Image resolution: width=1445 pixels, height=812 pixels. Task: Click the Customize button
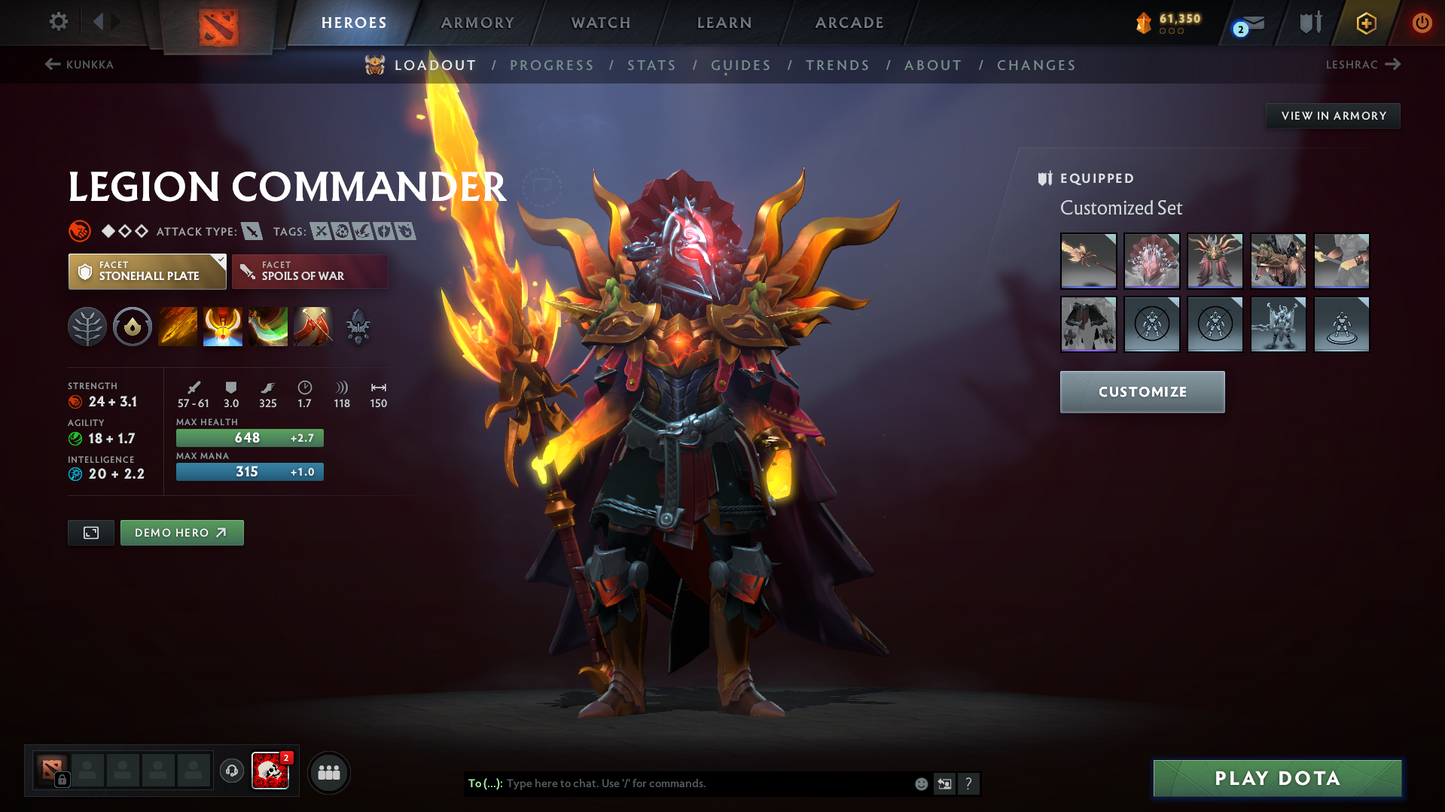click(x=1142, y=392)
